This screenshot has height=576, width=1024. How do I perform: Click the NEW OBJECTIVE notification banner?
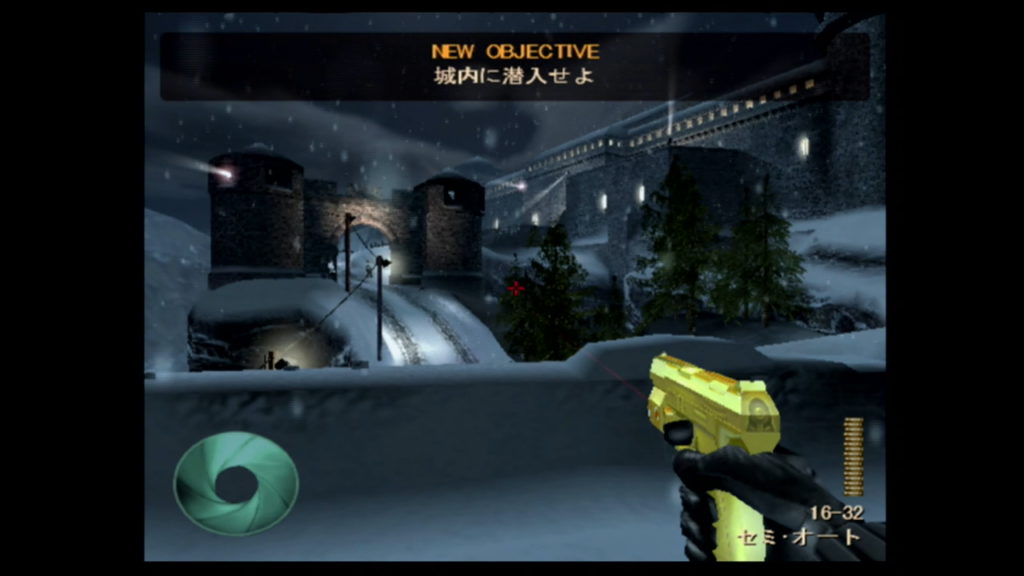(x=514, y=65)
